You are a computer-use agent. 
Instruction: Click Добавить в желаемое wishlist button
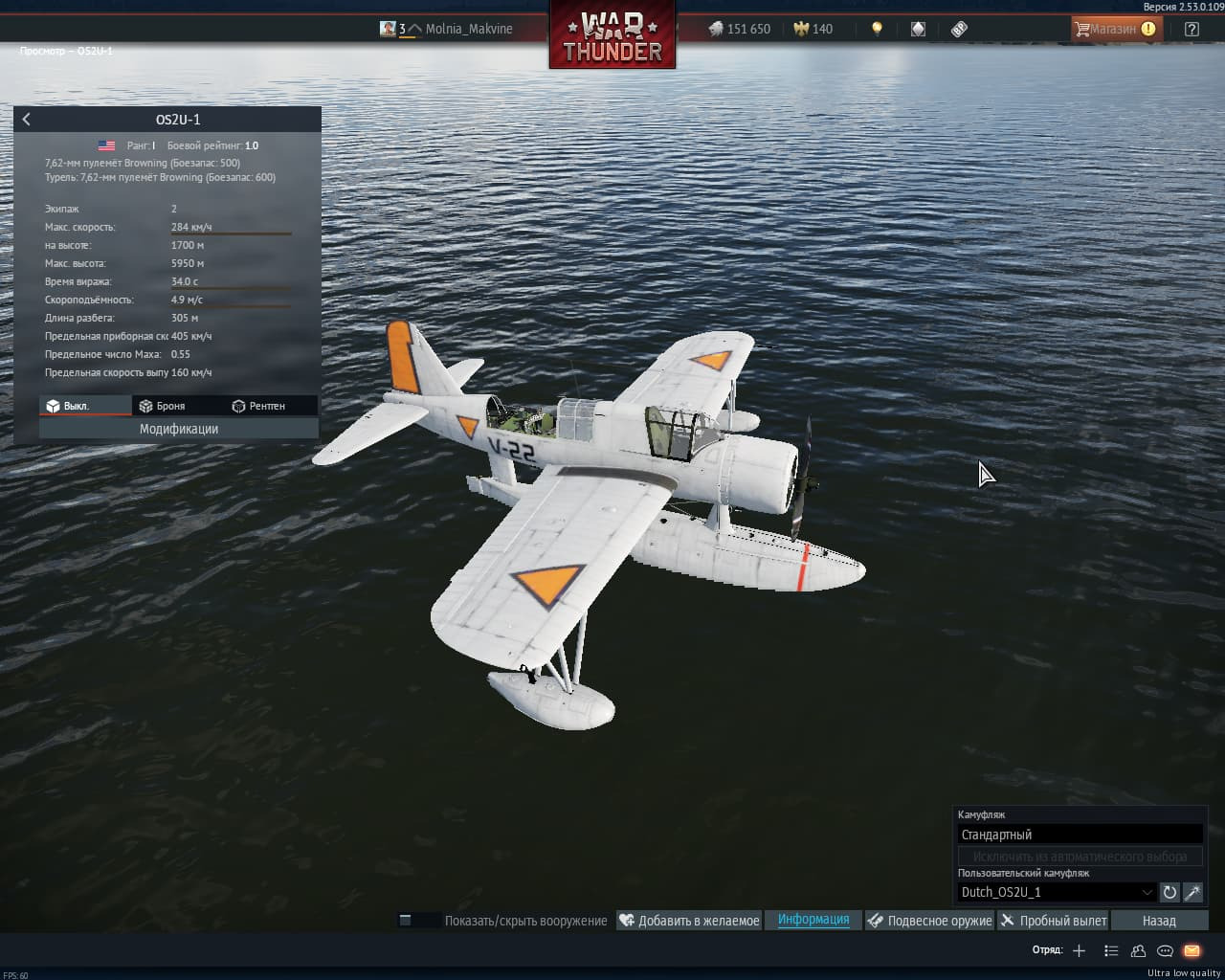pyautogui.click(x=689, y=921)
